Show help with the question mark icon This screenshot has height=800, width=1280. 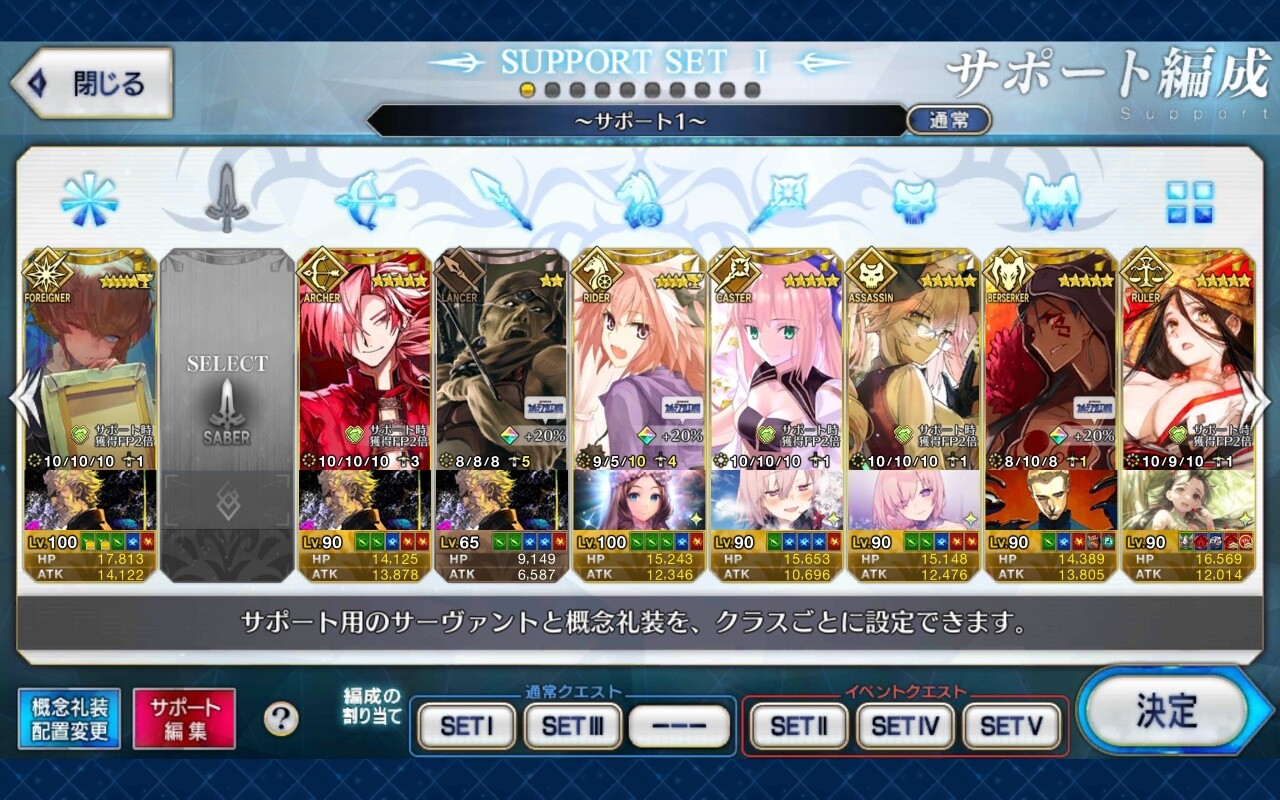281,718
